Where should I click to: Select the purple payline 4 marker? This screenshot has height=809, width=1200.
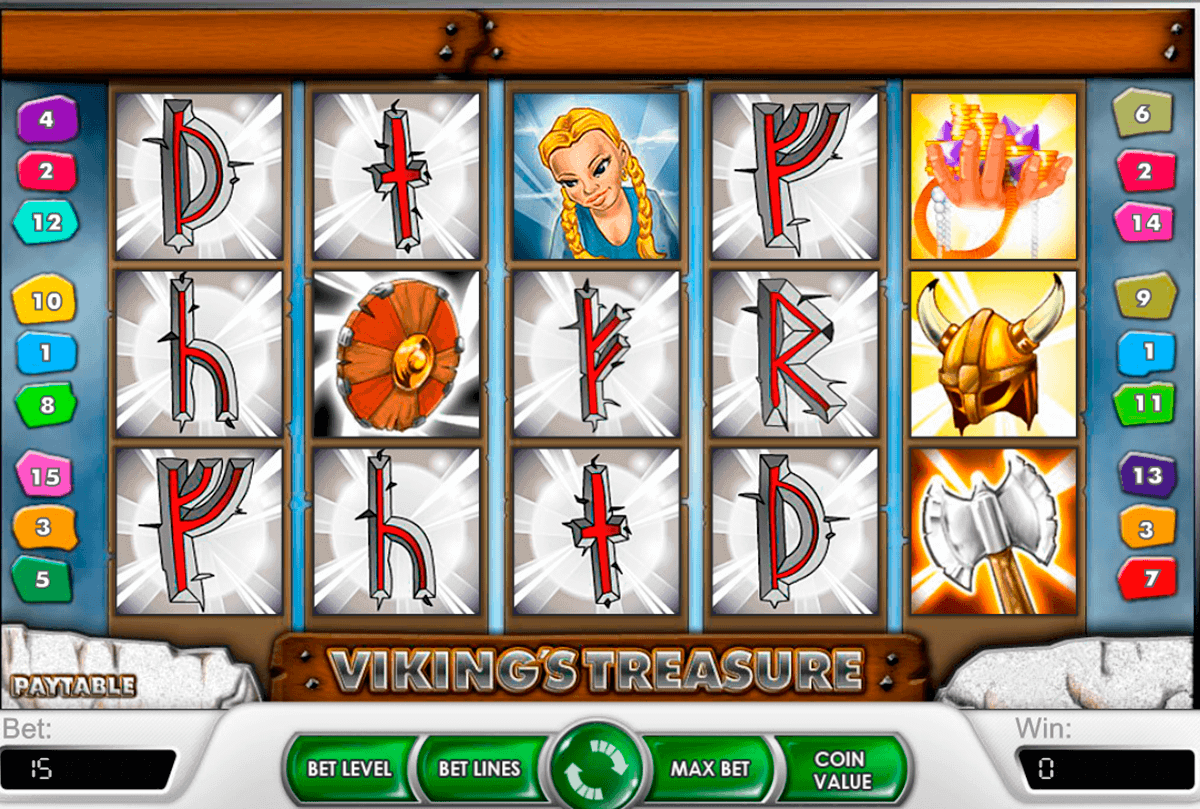coord(46,120)
